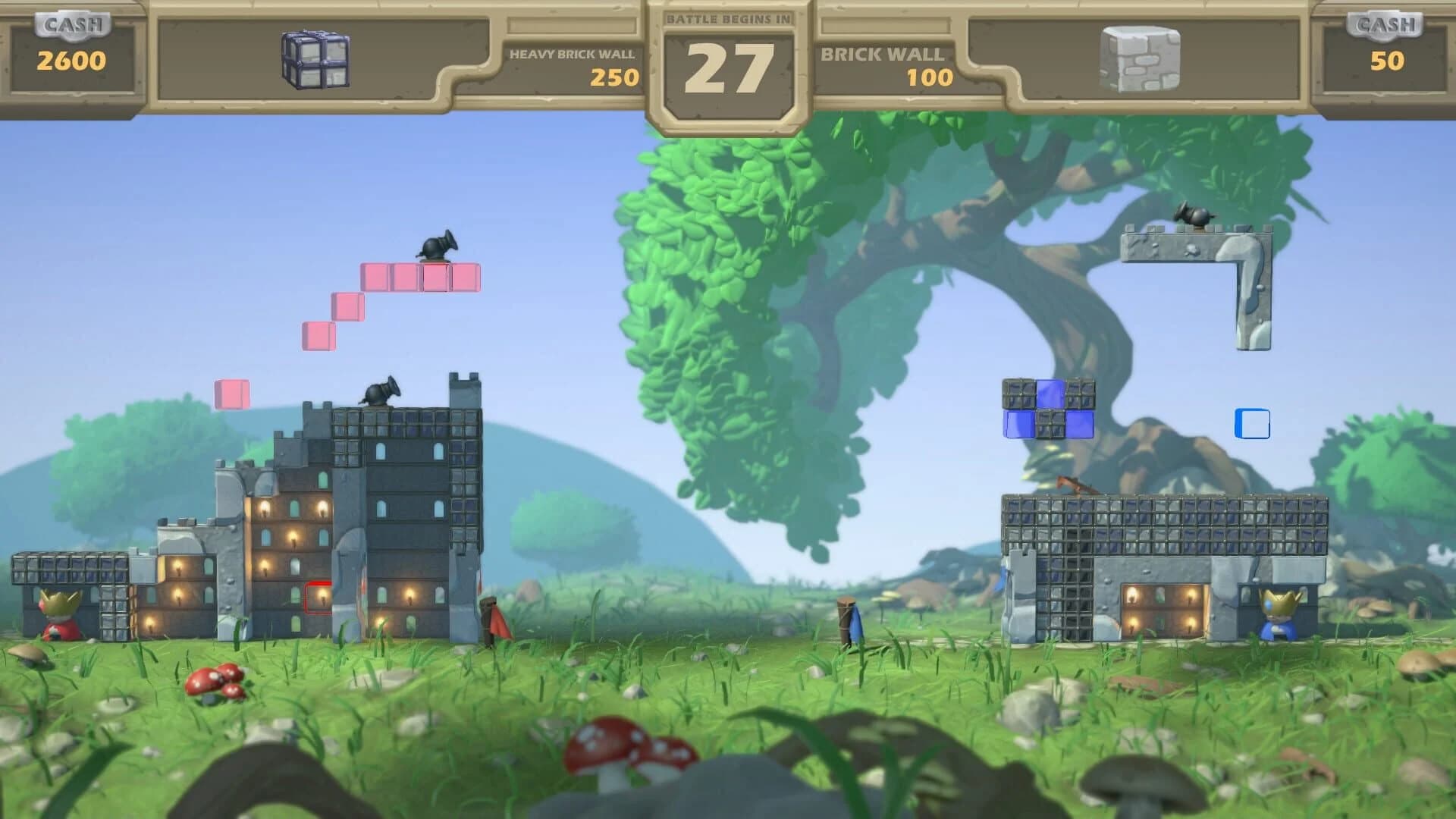Viewport: 1456px width, 819px height.
Task: Open the BATTLE BEGINS IN countdown panel
Action: pos(728,57)
